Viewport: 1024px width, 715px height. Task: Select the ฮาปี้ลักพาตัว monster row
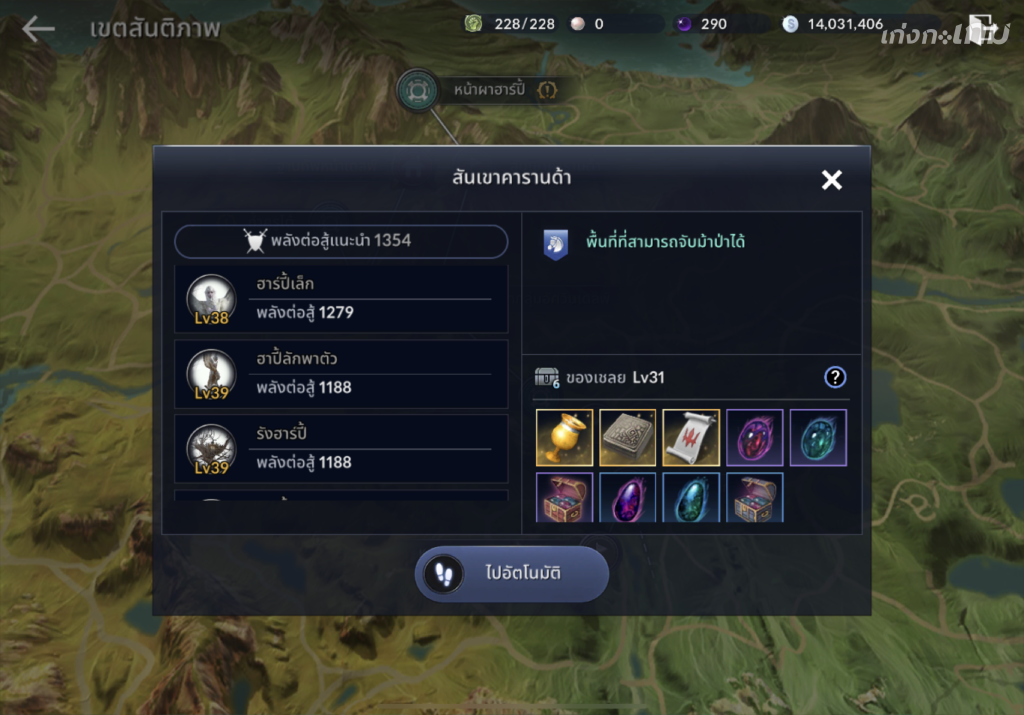pyautogui.click(x=341, y=374)
